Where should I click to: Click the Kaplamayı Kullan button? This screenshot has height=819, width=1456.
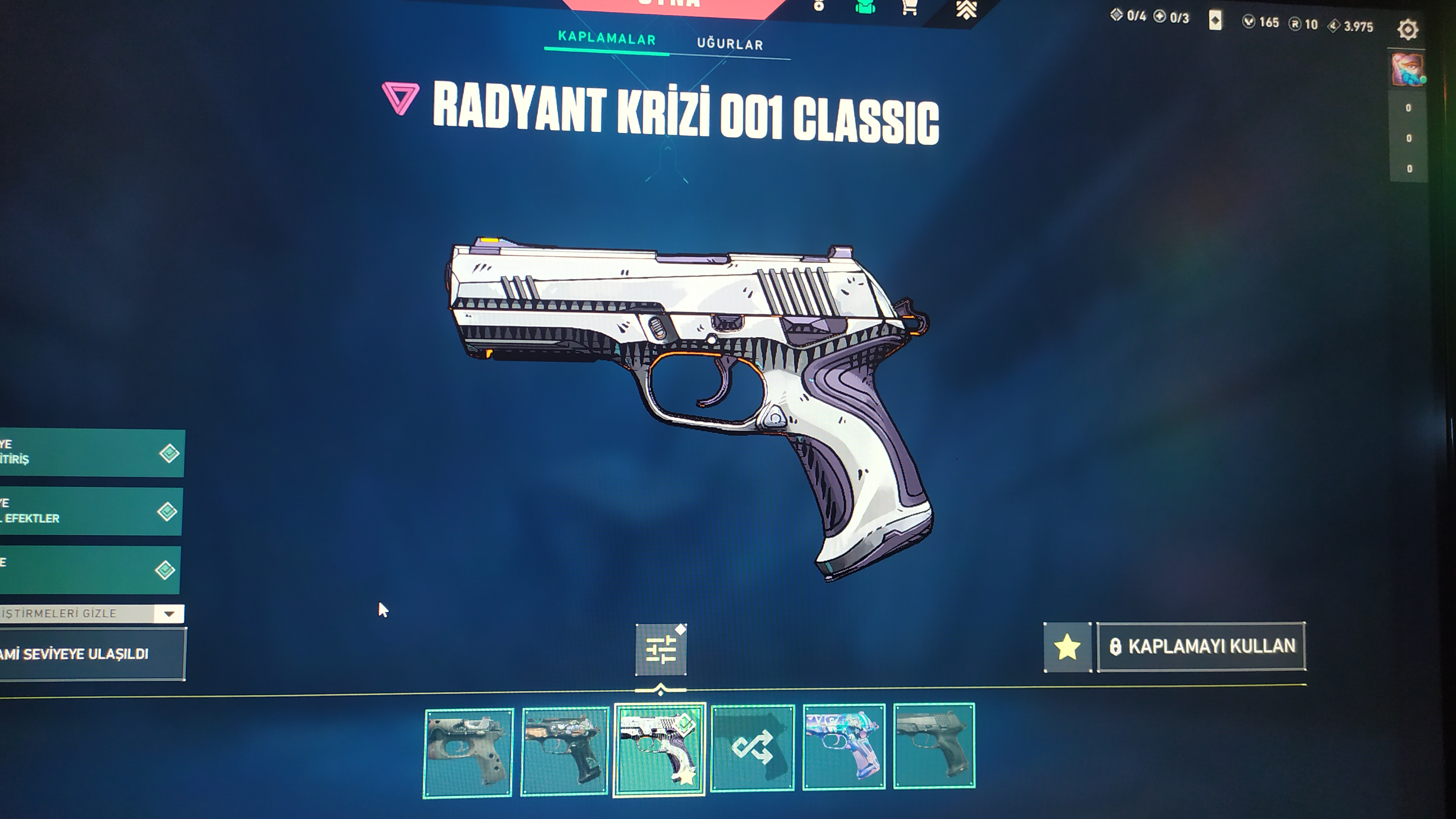click(x=1202, y=646)
